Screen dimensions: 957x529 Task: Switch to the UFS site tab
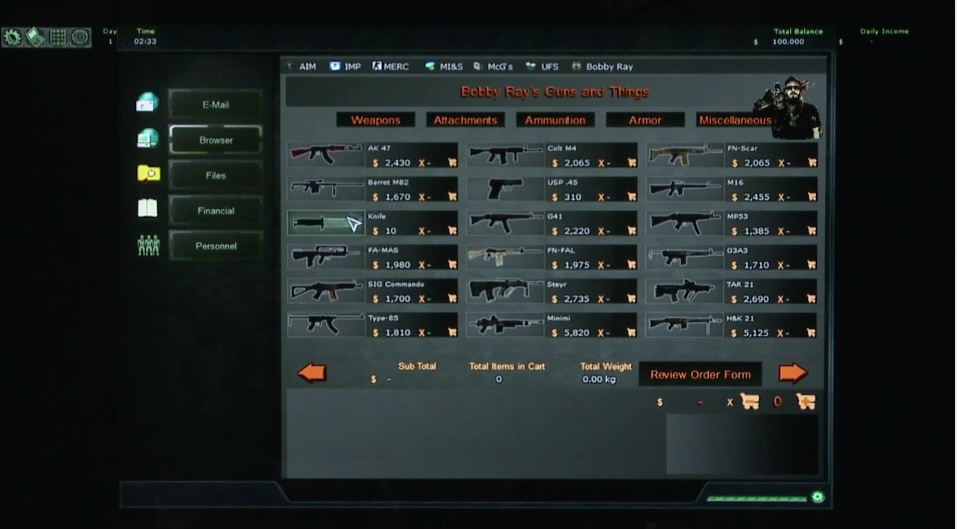pos(549,67)
